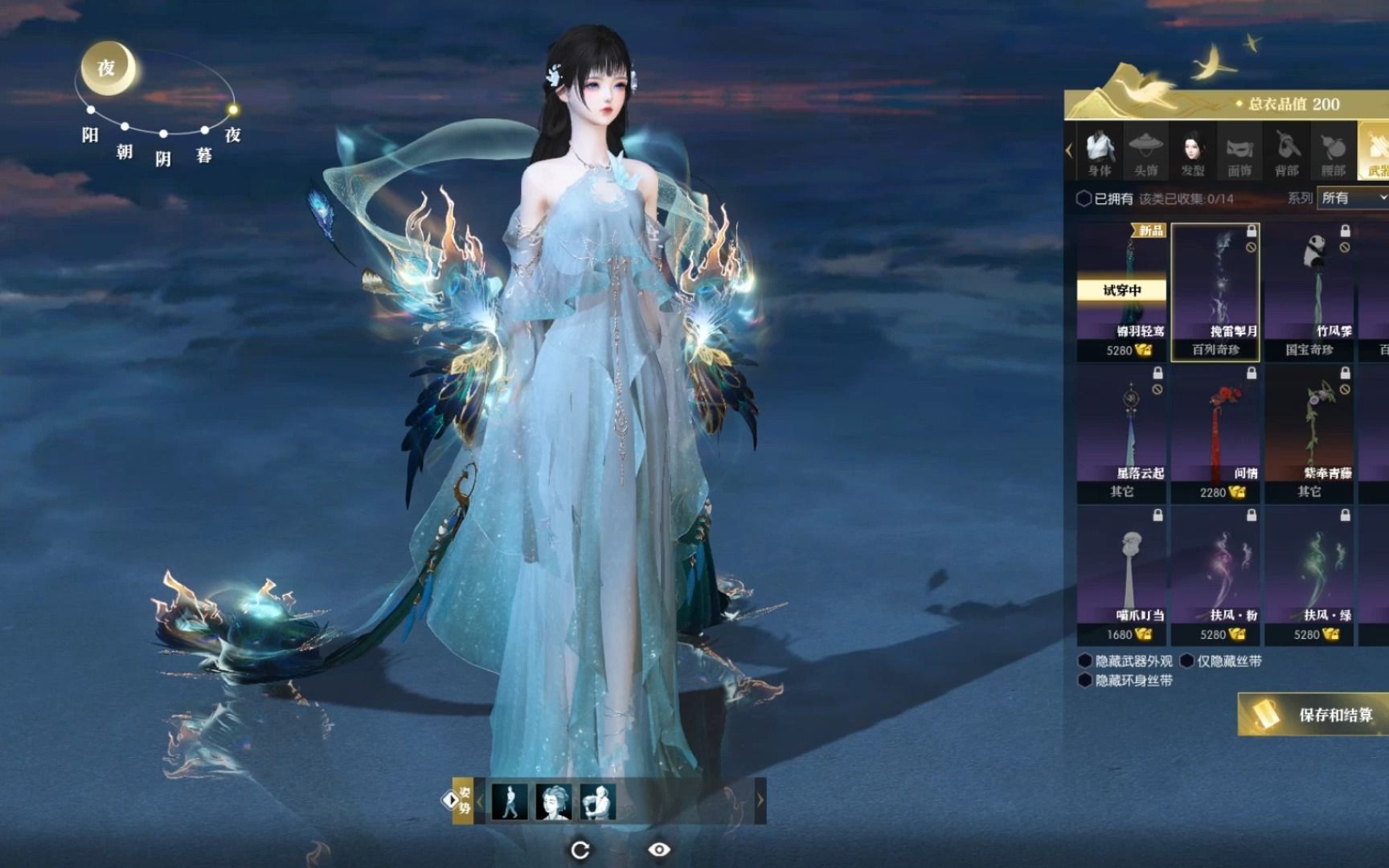Open the 背部 back accessory tab
Screen dimensions: 1389x868
[1286, 153]
